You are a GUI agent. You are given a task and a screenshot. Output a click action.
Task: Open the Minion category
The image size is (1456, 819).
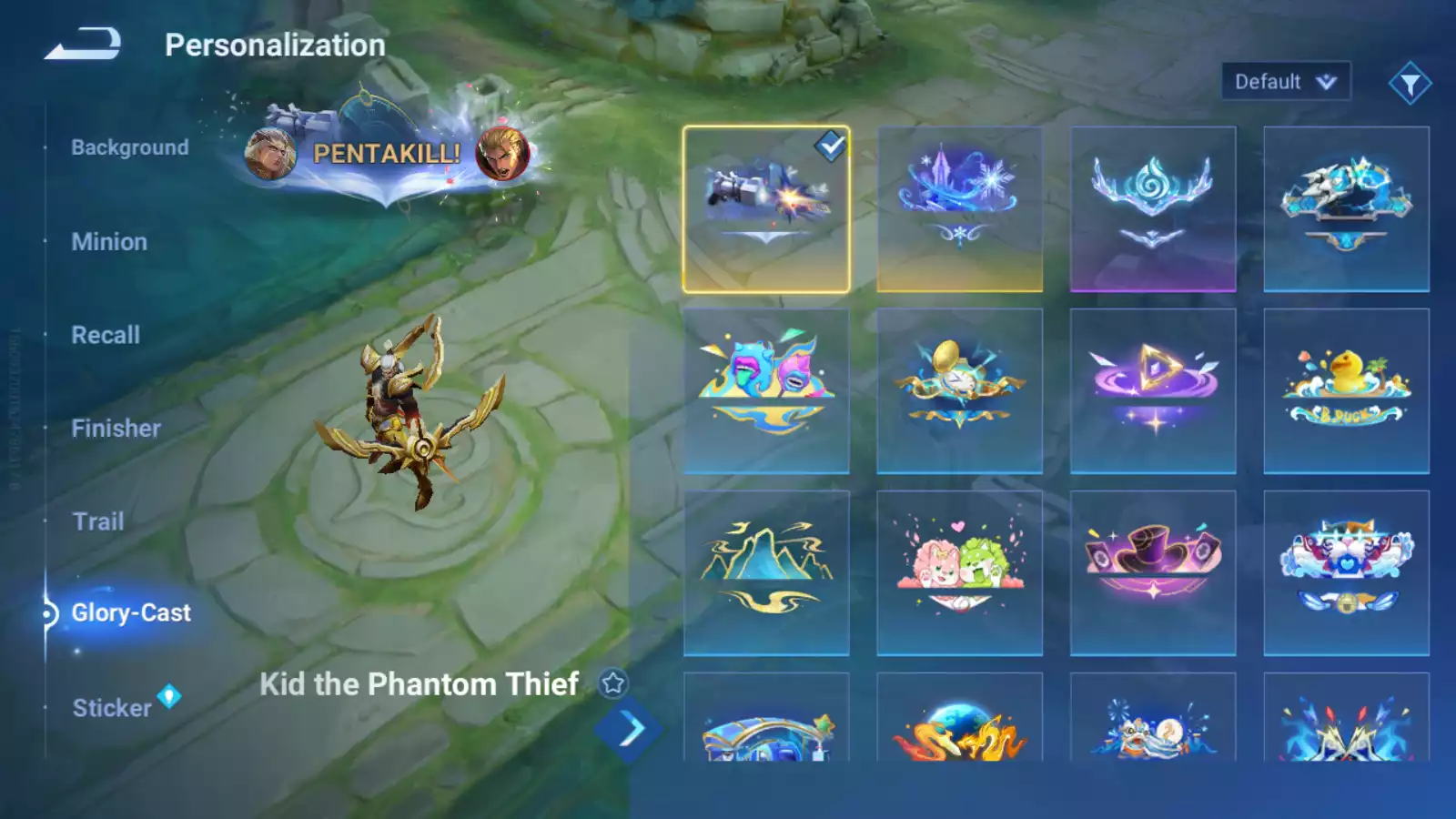point(109,242)
